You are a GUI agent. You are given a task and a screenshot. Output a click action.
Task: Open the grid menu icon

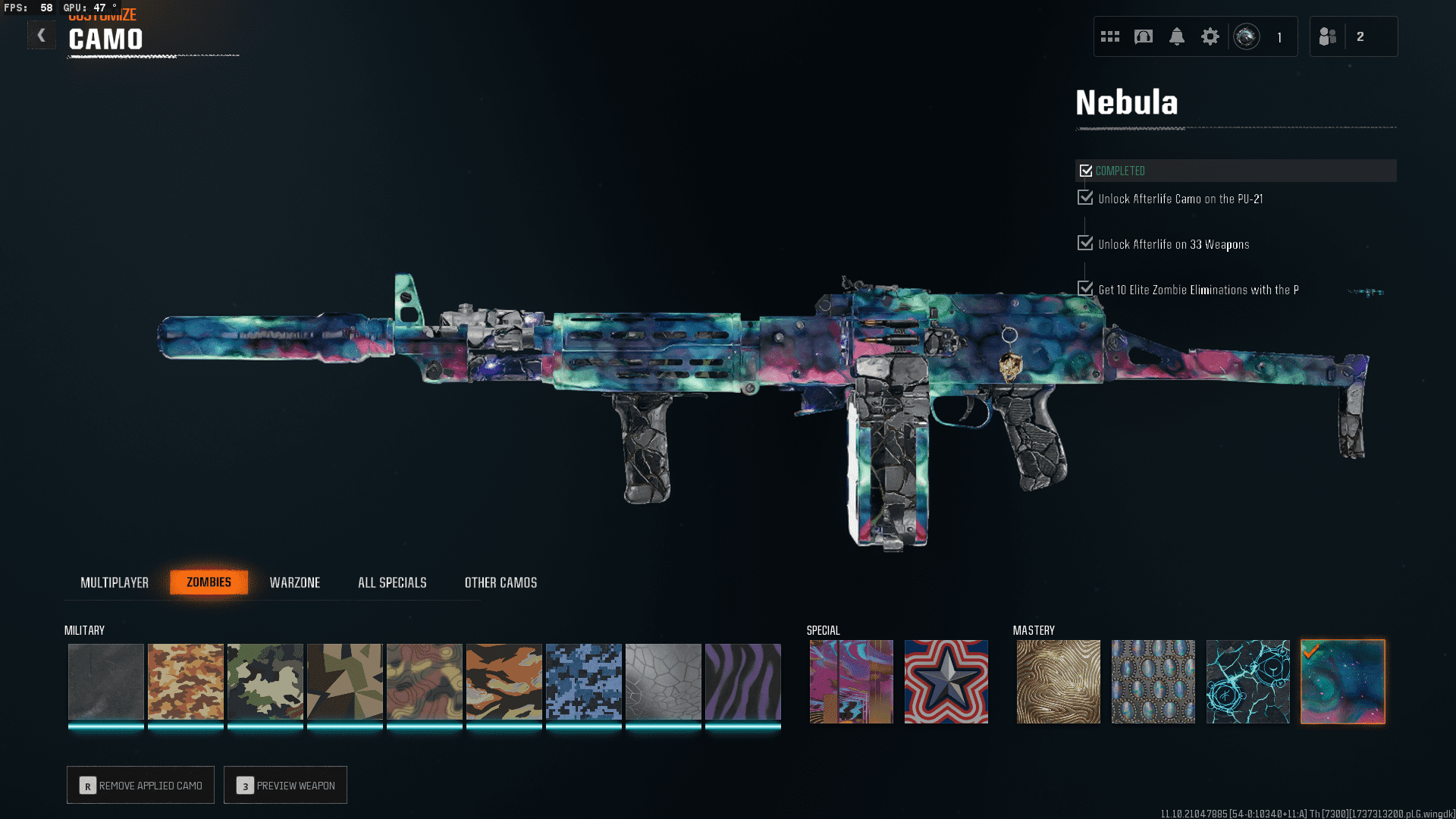pyautogui.click(x=1109, y=36)
